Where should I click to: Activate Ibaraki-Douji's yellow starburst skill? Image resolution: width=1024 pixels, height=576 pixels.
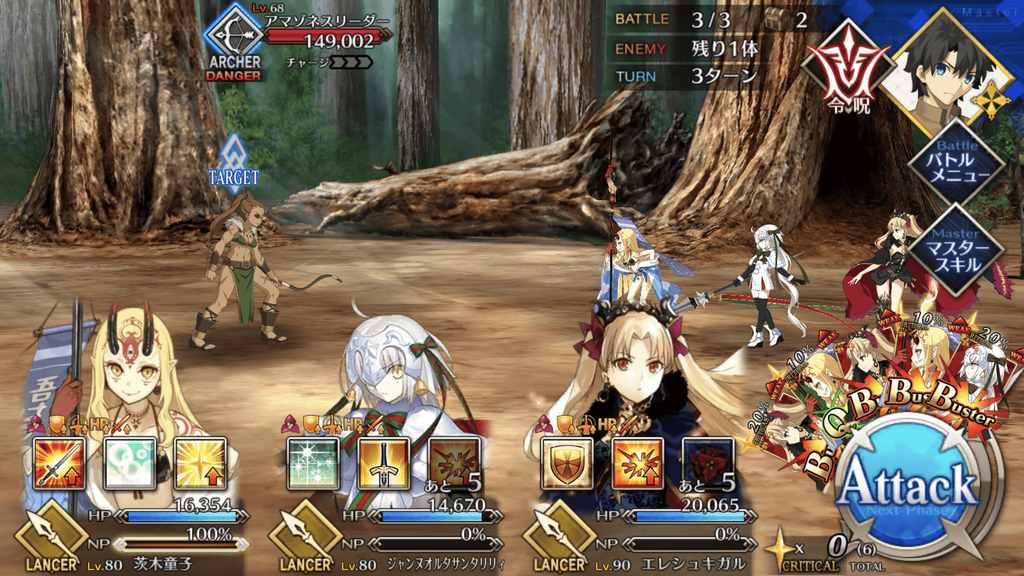pyautogui.click(x=200, y=463)
